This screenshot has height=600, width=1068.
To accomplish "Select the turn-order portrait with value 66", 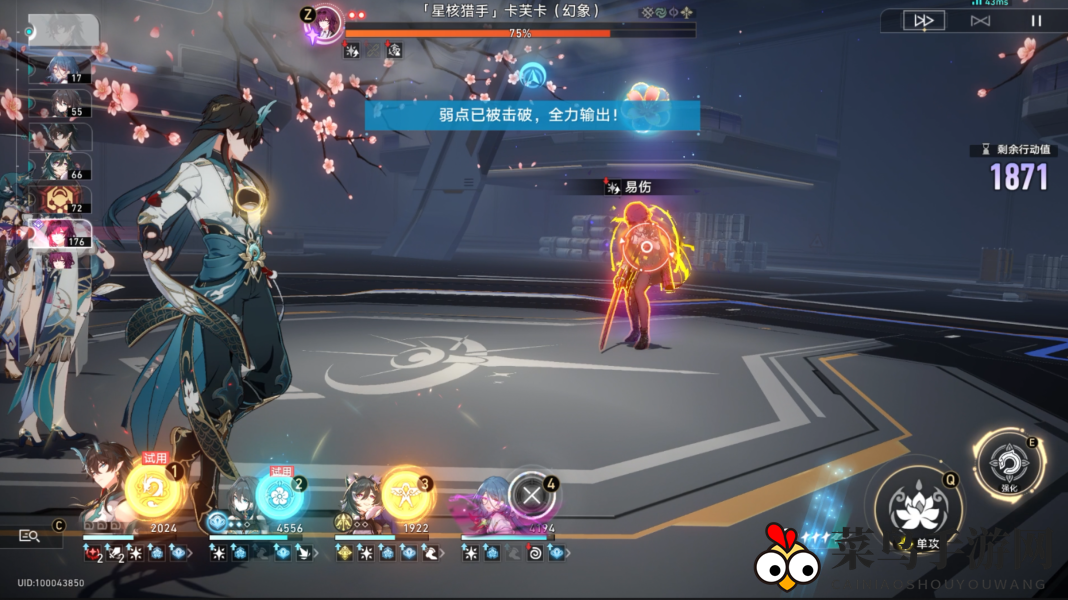I will [x=60, y=167].
